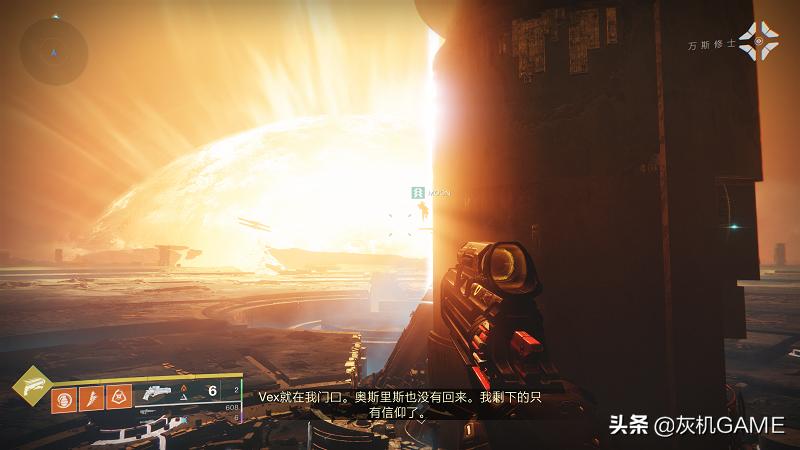Click the white Ghost shell speaker icon
Viewport: 800px width, 450px height.
click(759, 42)
